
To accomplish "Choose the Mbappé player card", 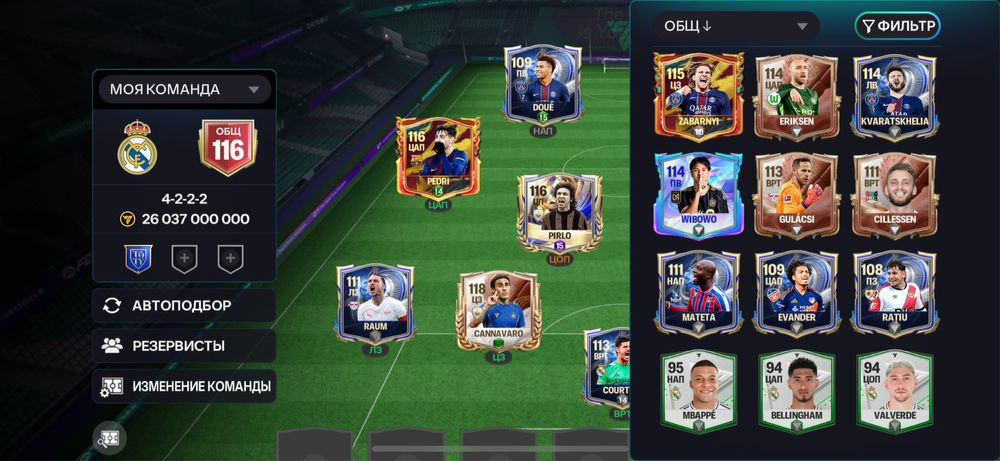I will (700, 391).
